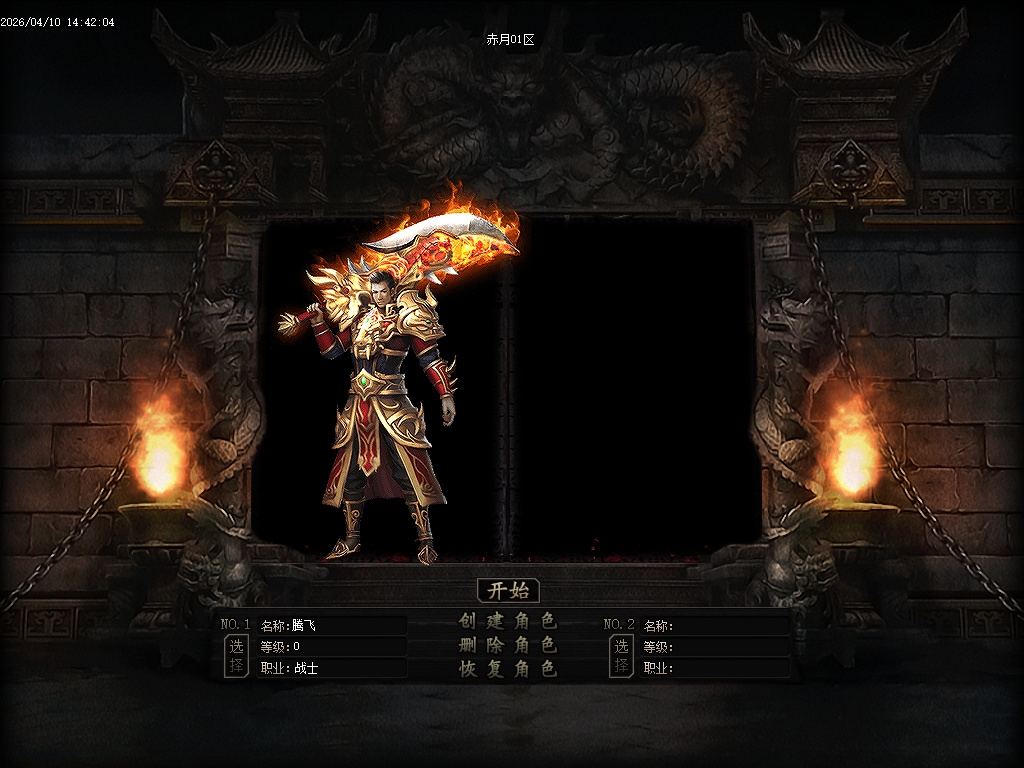Open 恢复角色 to restore a character
1024x768 pixels.
[508, 669]
